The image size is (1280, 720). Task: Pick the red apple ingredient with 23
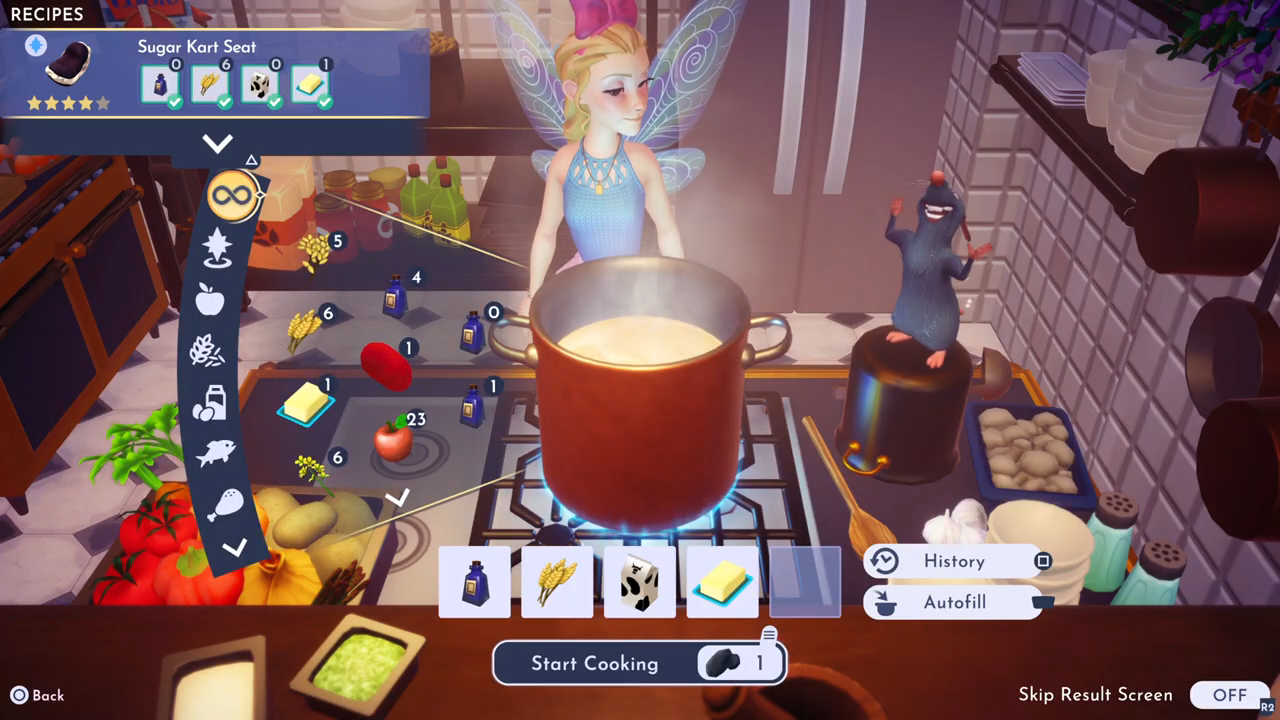click(x=393, y=439)
